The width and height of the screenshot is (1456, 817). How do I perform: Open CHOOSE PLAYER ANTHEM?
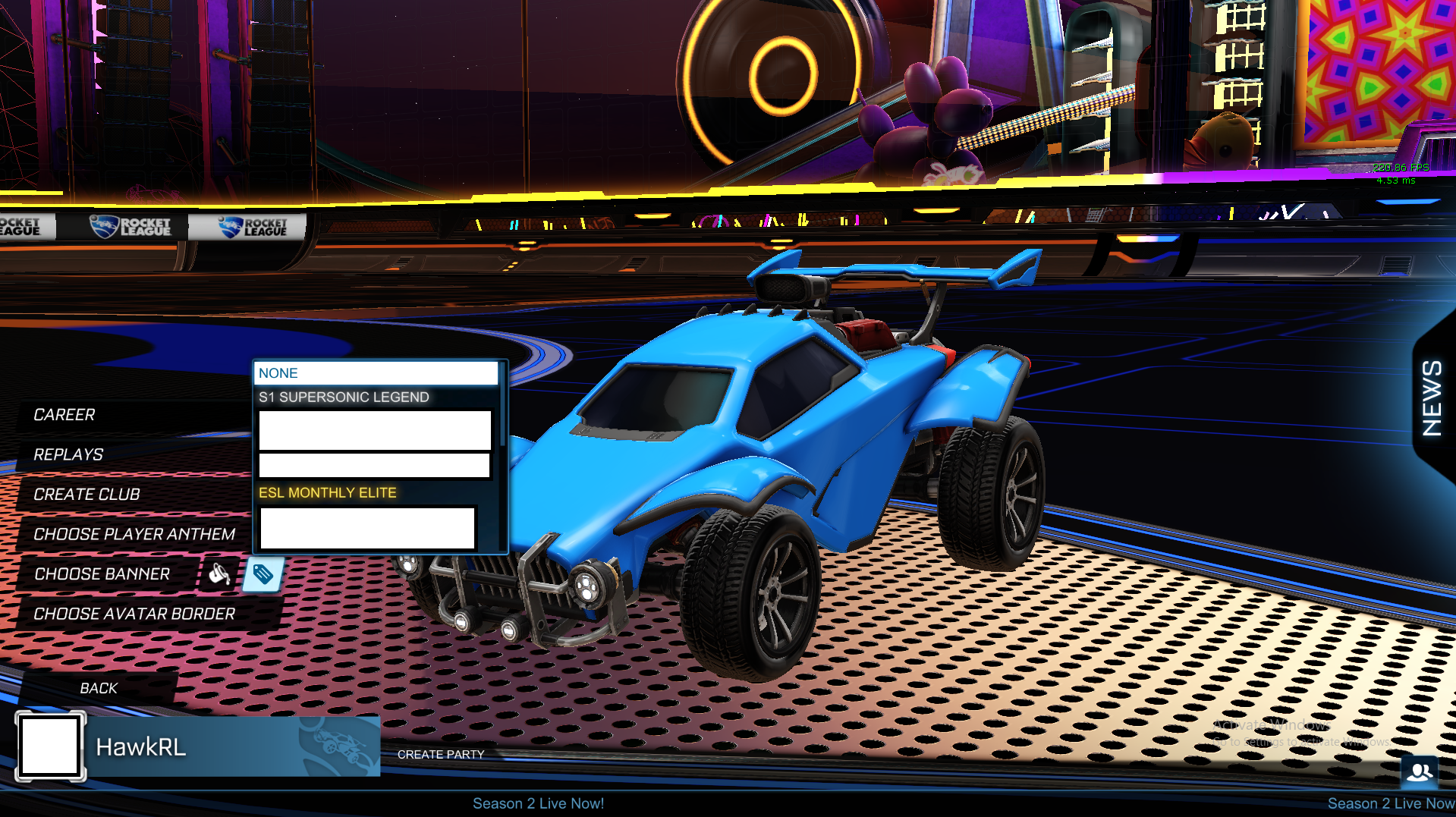(134, 534)
